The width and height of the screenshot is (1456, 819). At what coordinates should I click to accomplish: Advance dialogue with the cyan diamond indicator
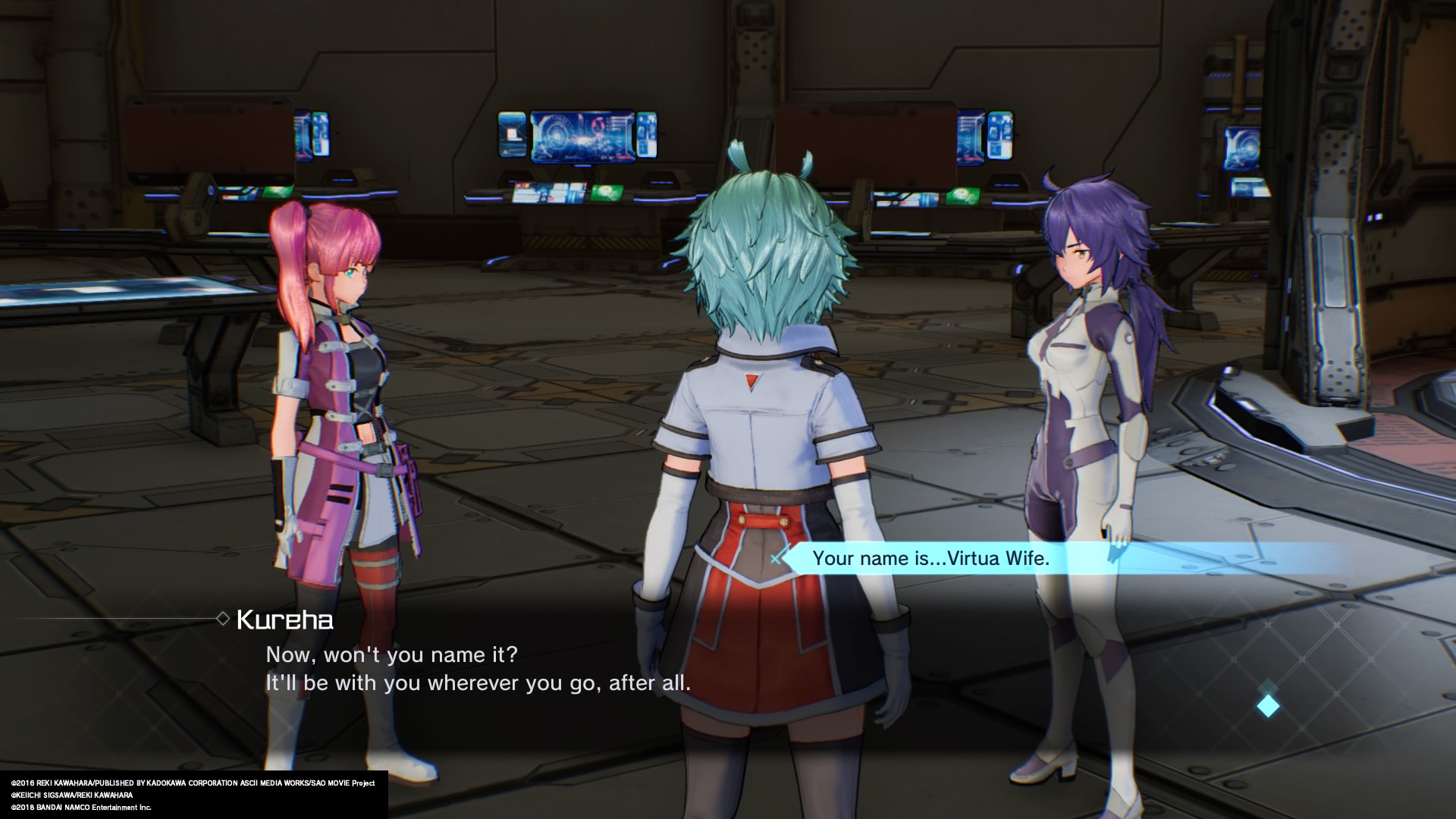(1268, 707)
